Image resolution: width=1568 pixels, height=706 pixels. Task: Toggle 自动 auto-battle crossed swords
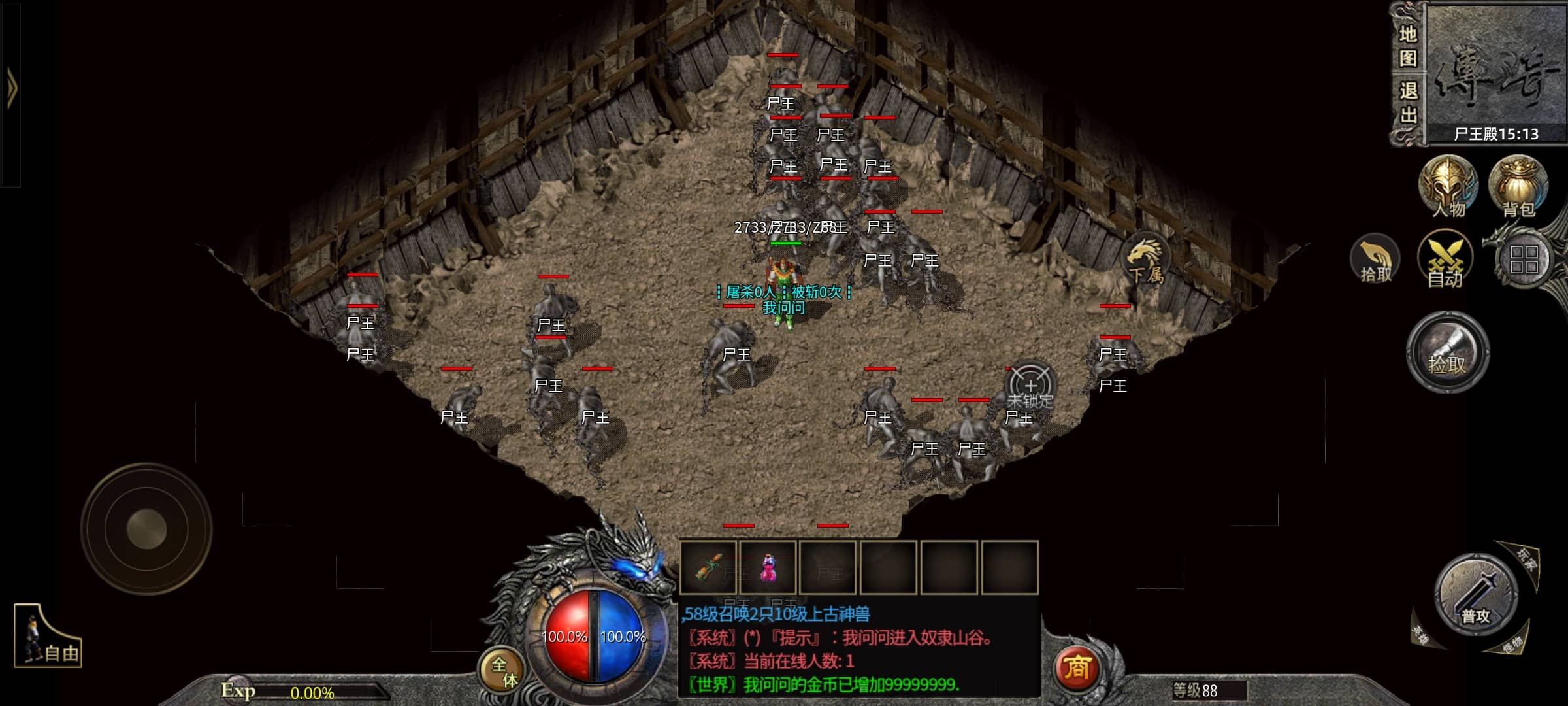pos(1445,260)
